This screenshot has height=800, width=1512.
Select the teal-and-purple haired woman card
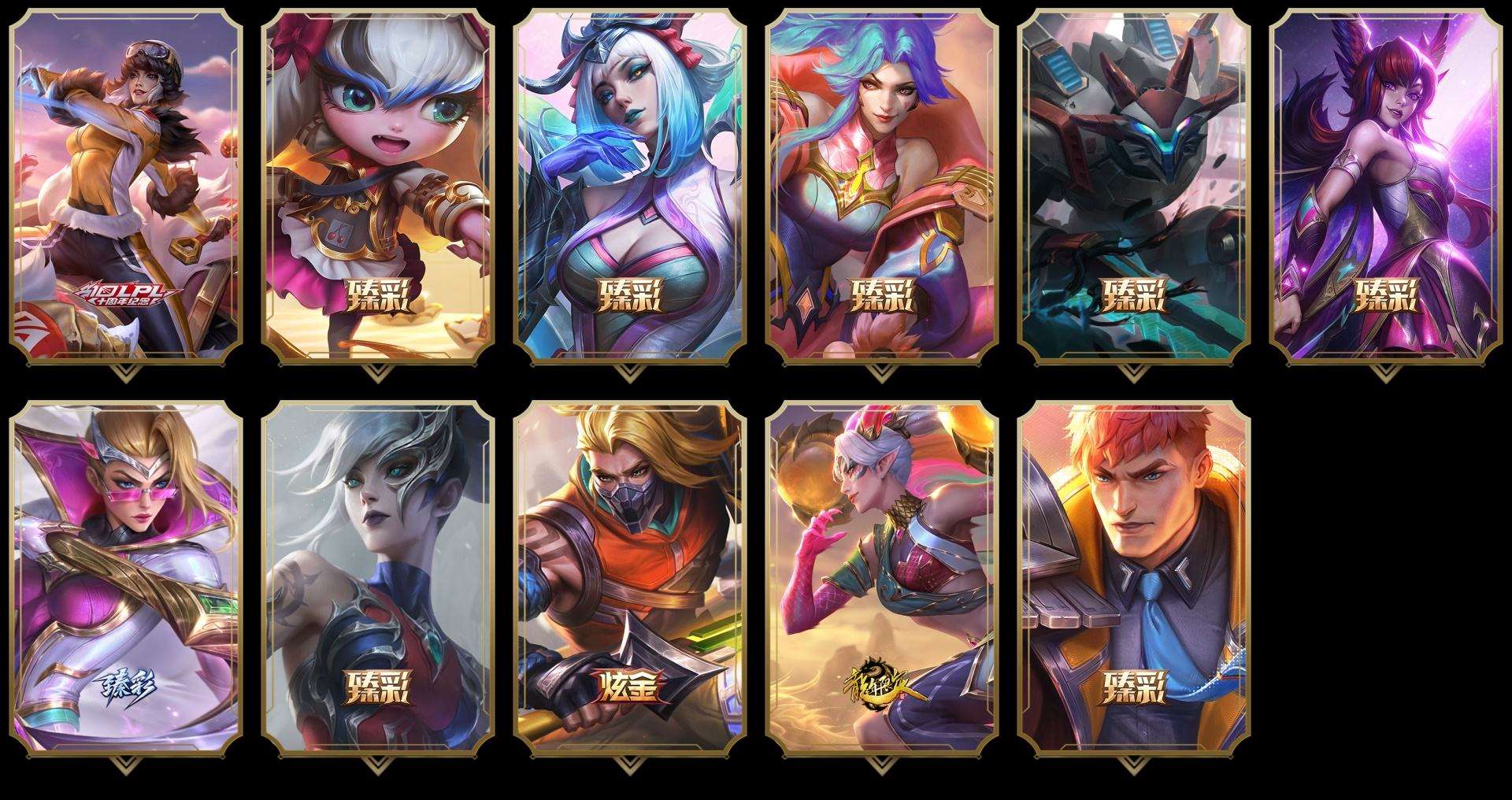pos(882,186)
